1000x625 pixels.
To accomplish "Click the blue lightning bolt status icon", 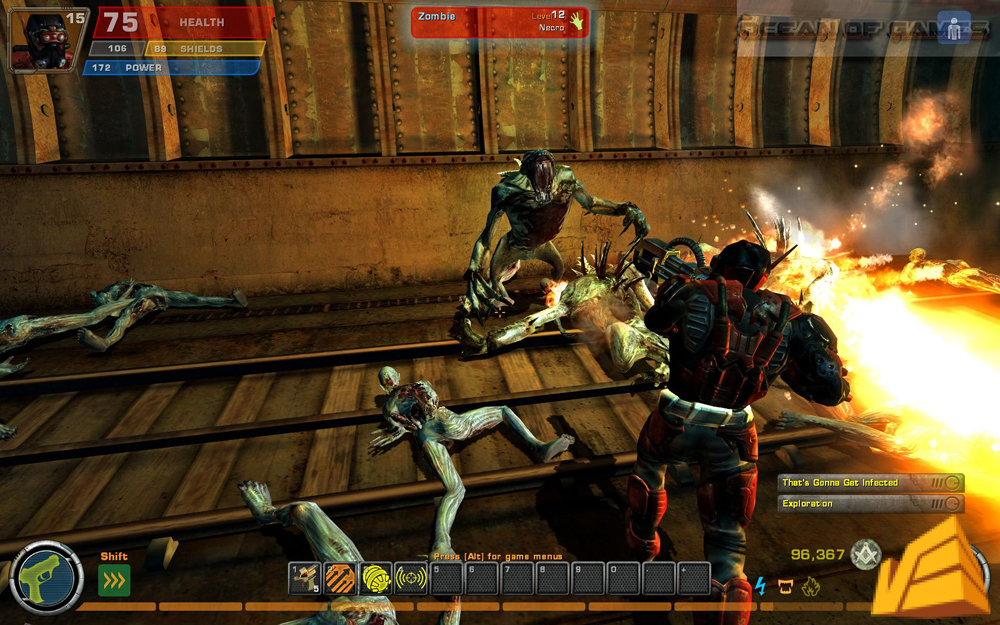I will click(760, 586).
